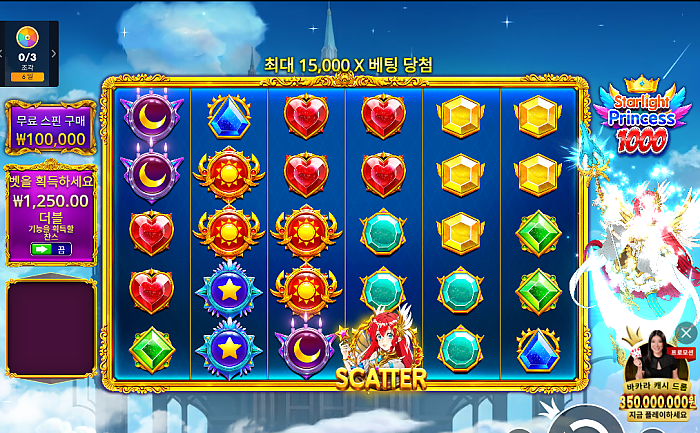Show the previous widget with the left arrow
The height and width of the screenshot is (433, 700).
click(x=3, y=52)
